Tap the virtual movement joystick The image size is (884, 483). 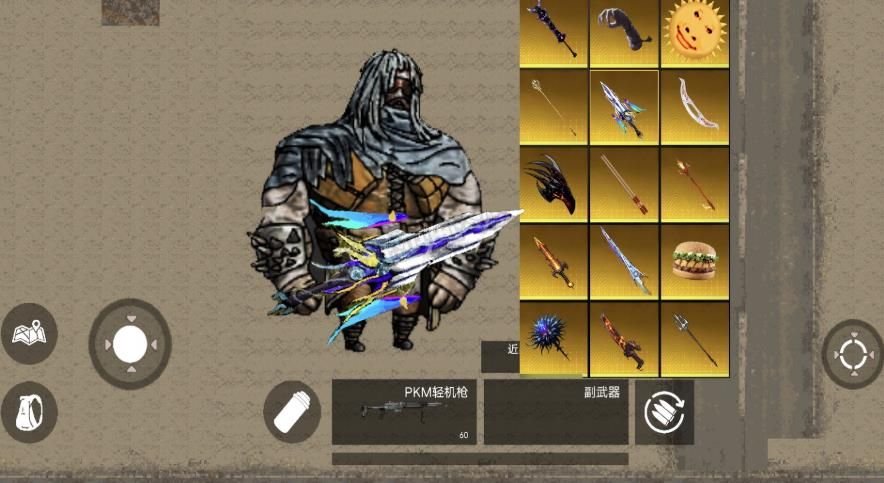[130, 344]
